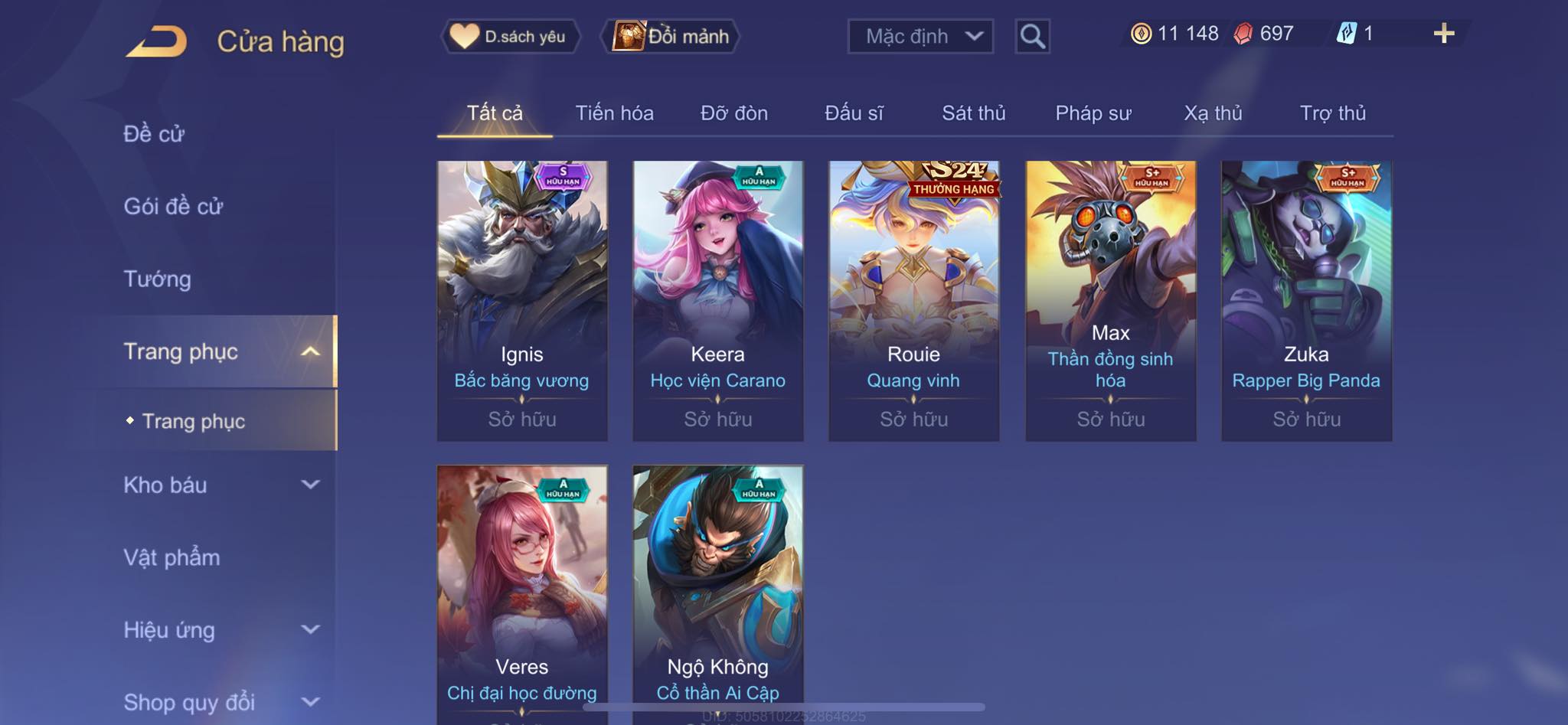Select the Ignis Bắc băng vương skin
Viewport: 1568px width, 725px height.
(522, 300)
